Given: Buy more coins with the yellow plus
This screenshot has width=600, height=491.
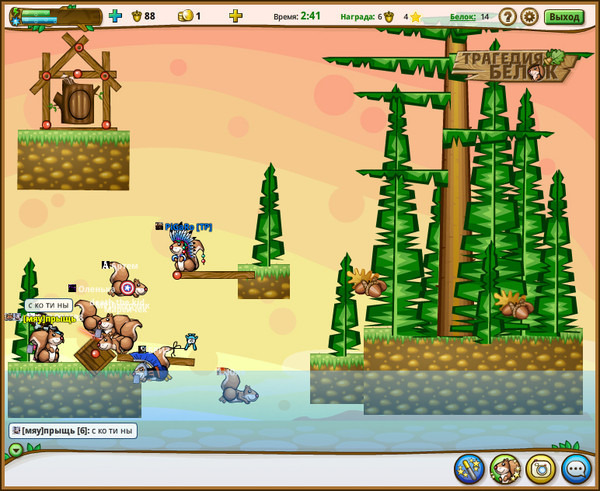Looking at the screenshot, I should (x=235, y=16).
